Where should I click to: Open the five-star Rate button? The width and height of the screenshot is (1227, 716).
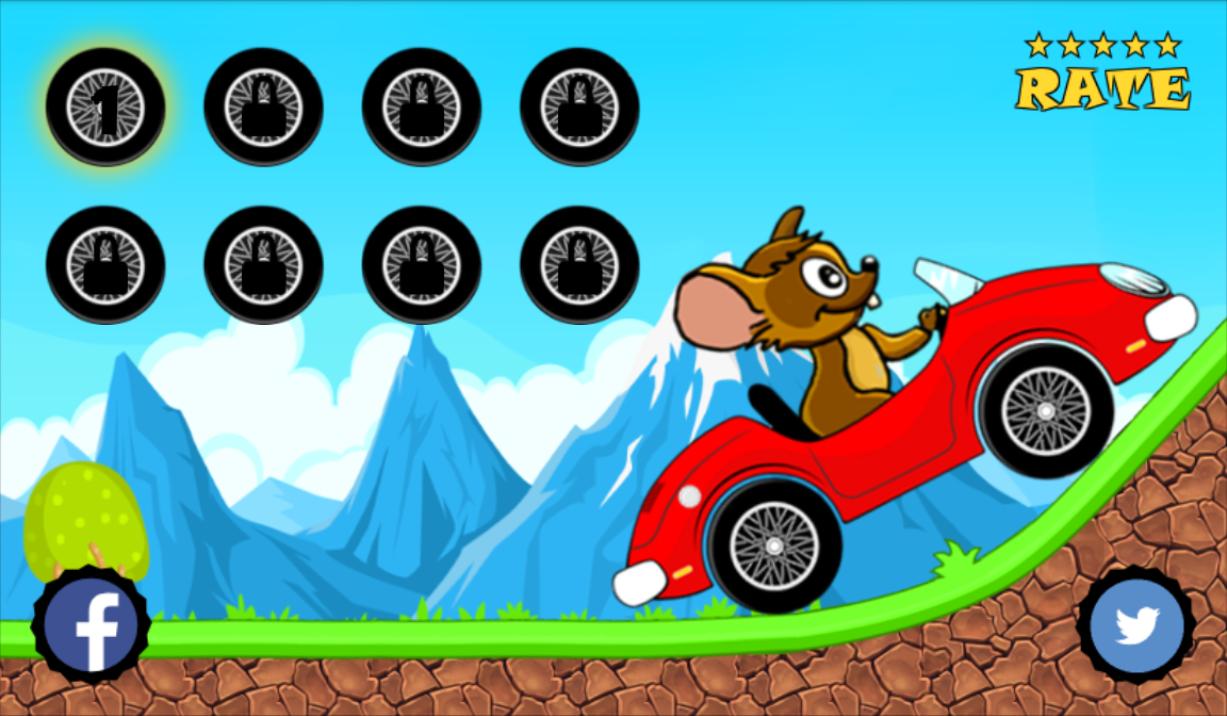click(1102, 74)
